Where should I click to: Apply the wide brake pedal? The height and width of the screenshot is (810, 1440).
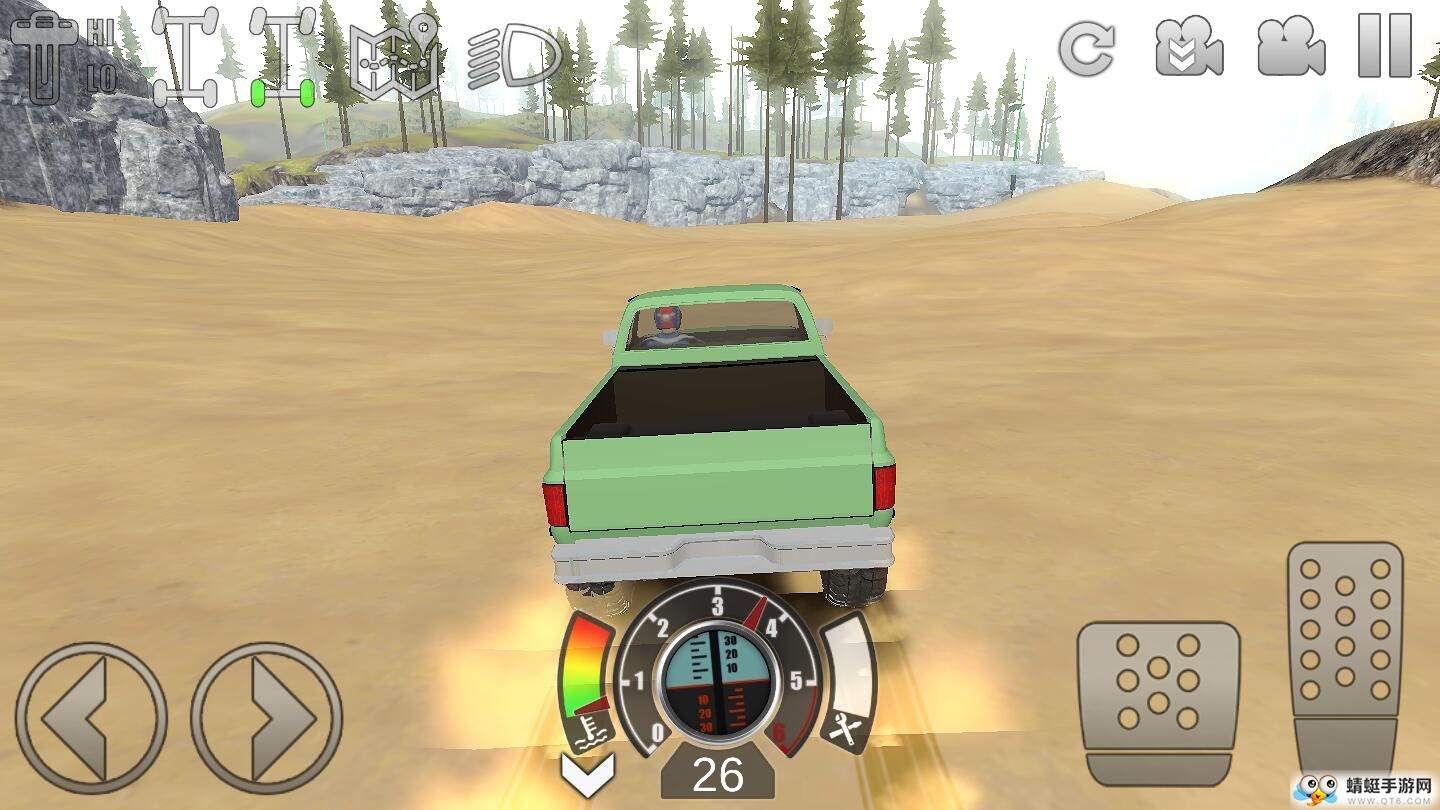click(1158, 700)
